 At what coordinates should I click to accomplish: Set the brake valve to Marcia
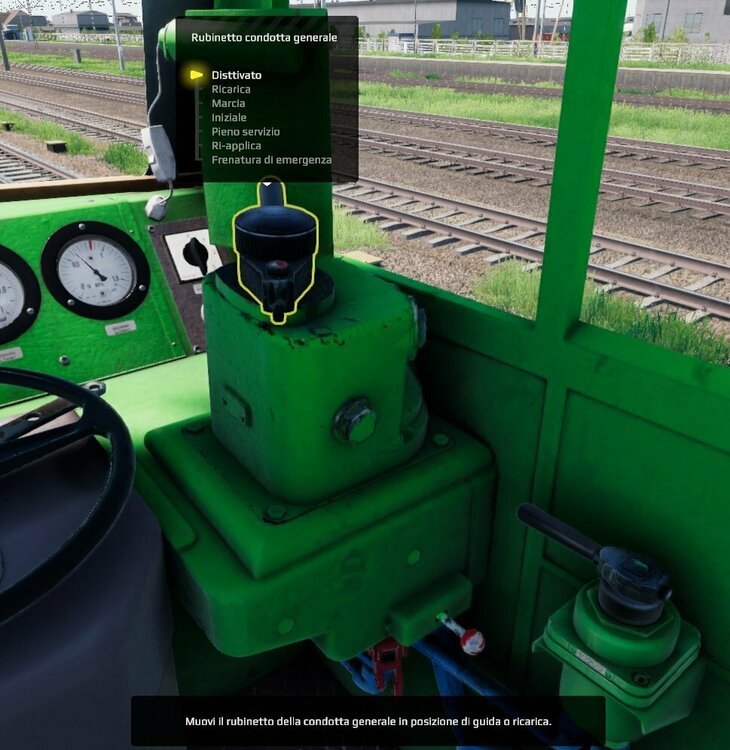coord(228,103)
